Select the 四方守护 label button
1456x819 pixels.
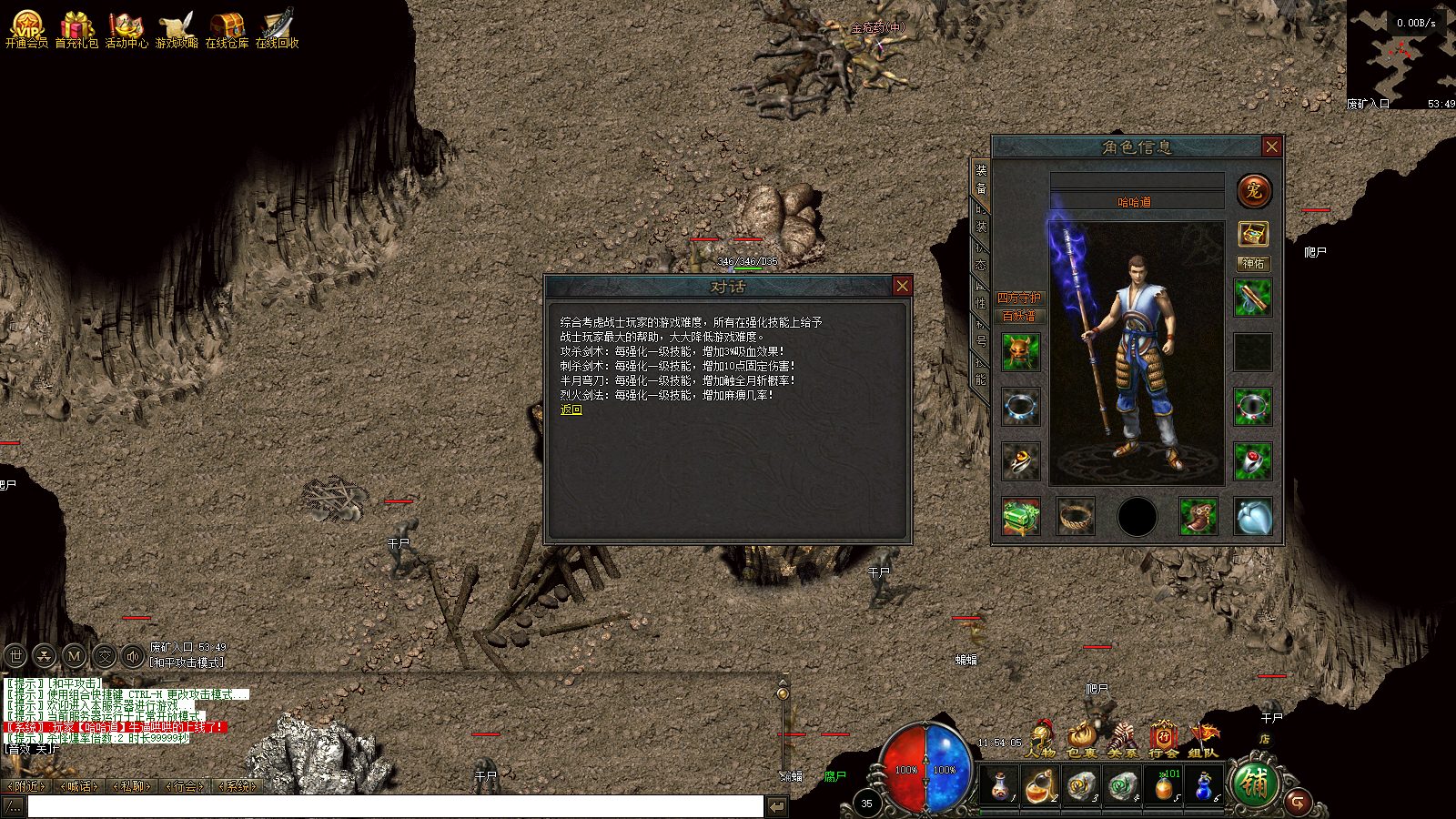[x=1019, y=298]
